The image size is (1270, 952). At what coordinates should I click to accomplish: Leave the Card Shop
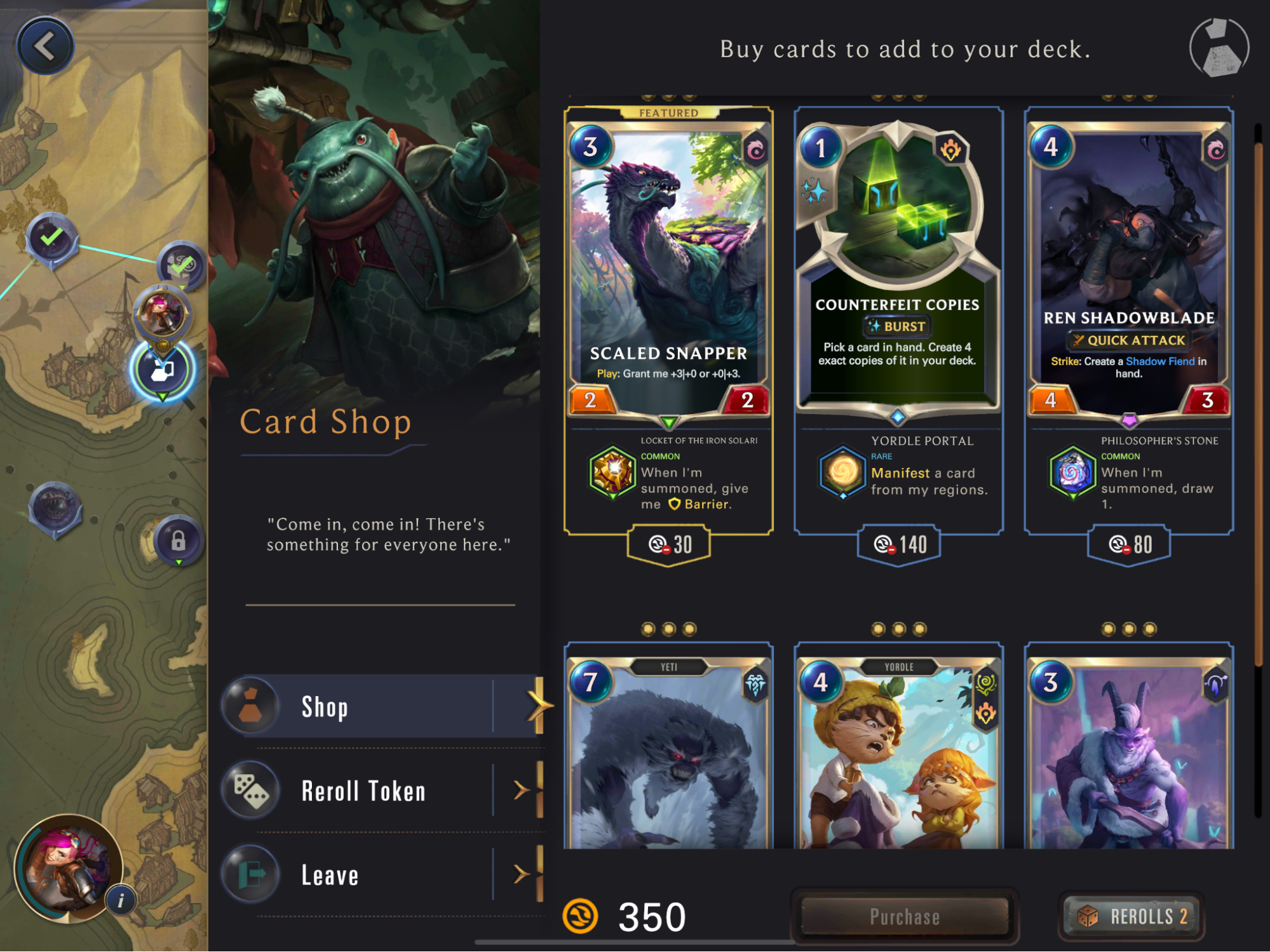click(381, 875)
